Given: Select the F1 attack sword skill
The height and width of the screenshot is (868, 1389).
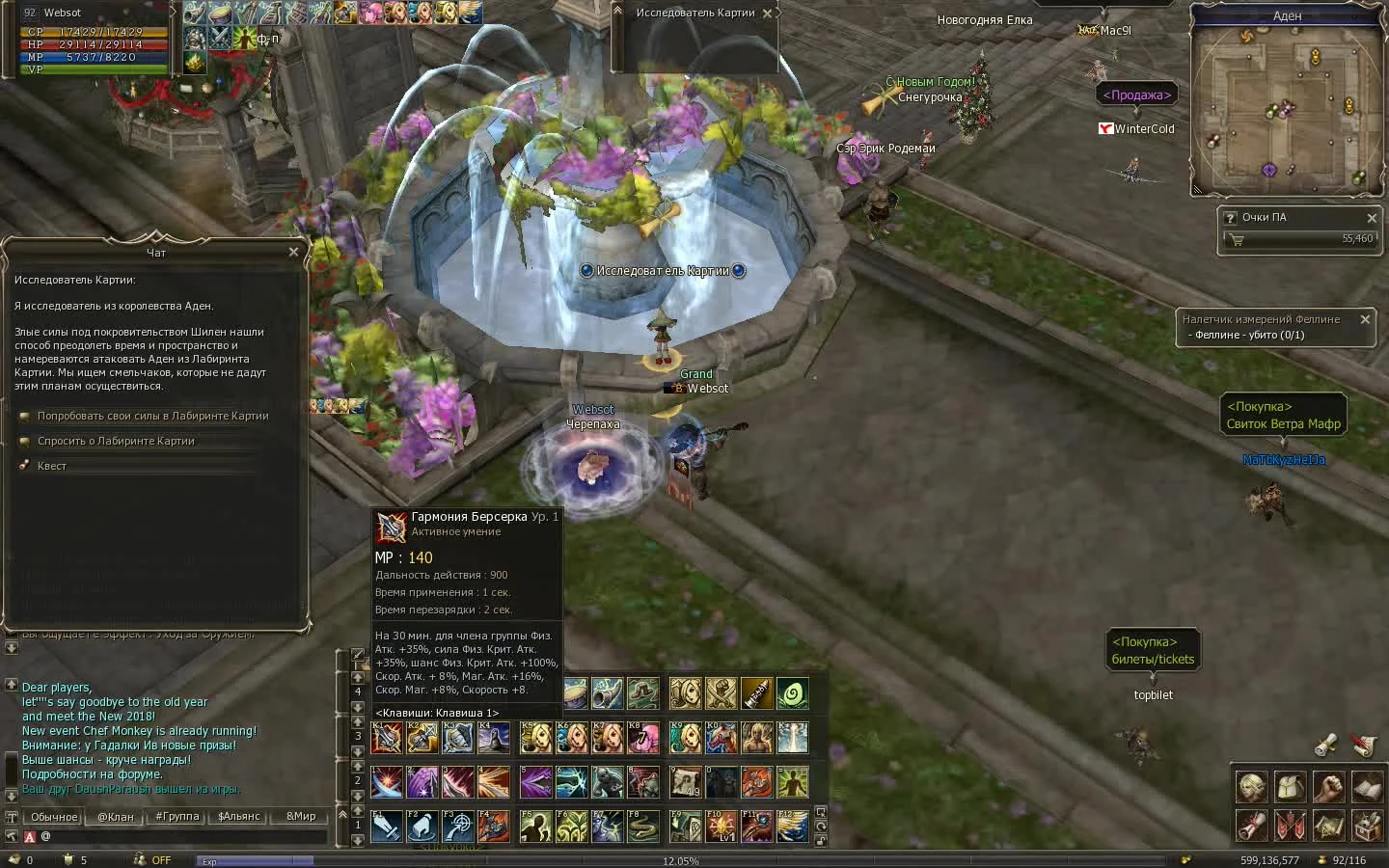Looking at the screenshot, I should (386, 827).
